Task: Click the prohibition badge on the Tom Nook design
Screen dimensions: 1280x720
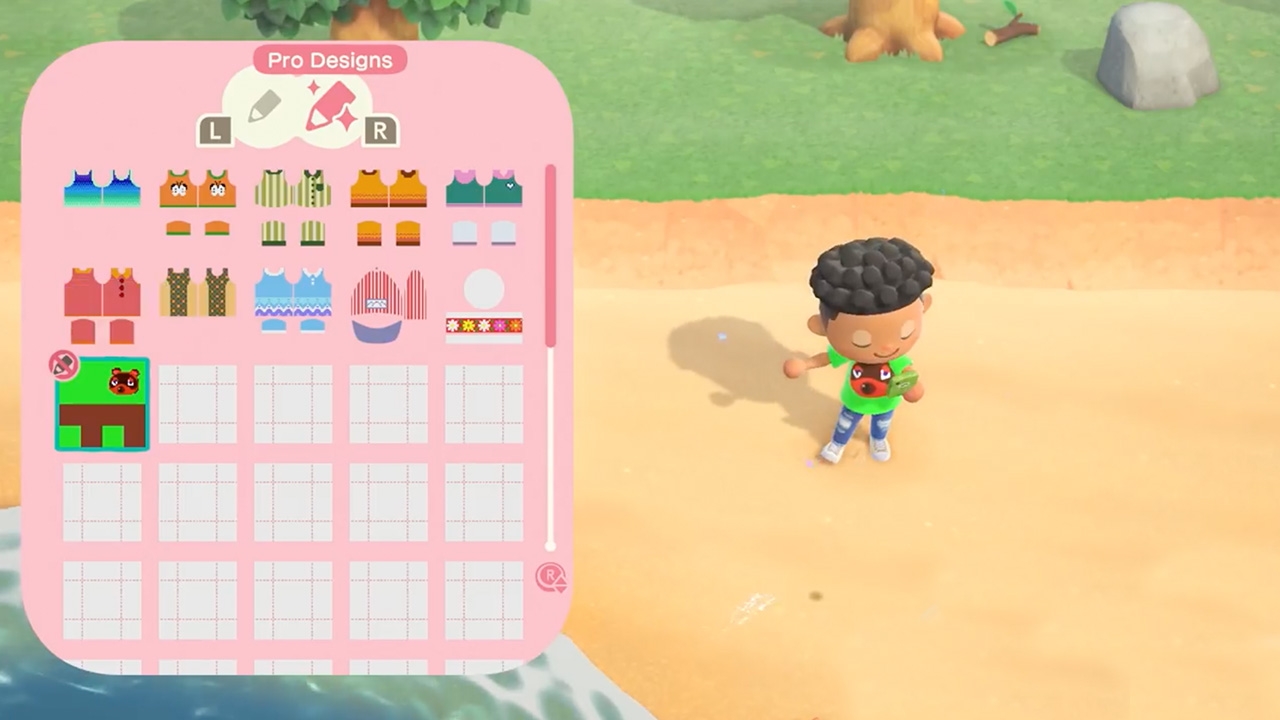Action: (63, 366)
